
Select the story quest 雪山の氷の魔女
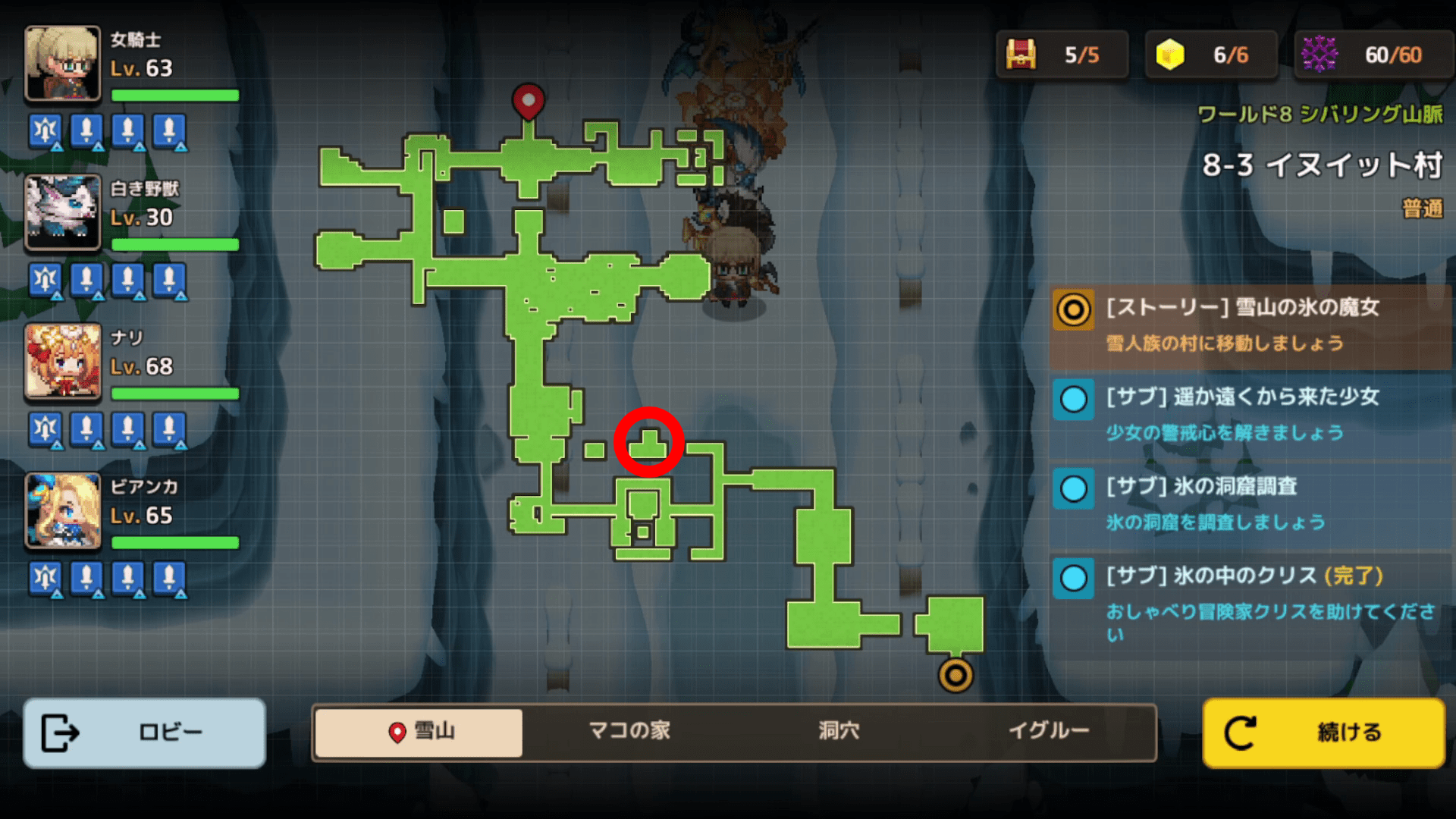(1250, 325)
